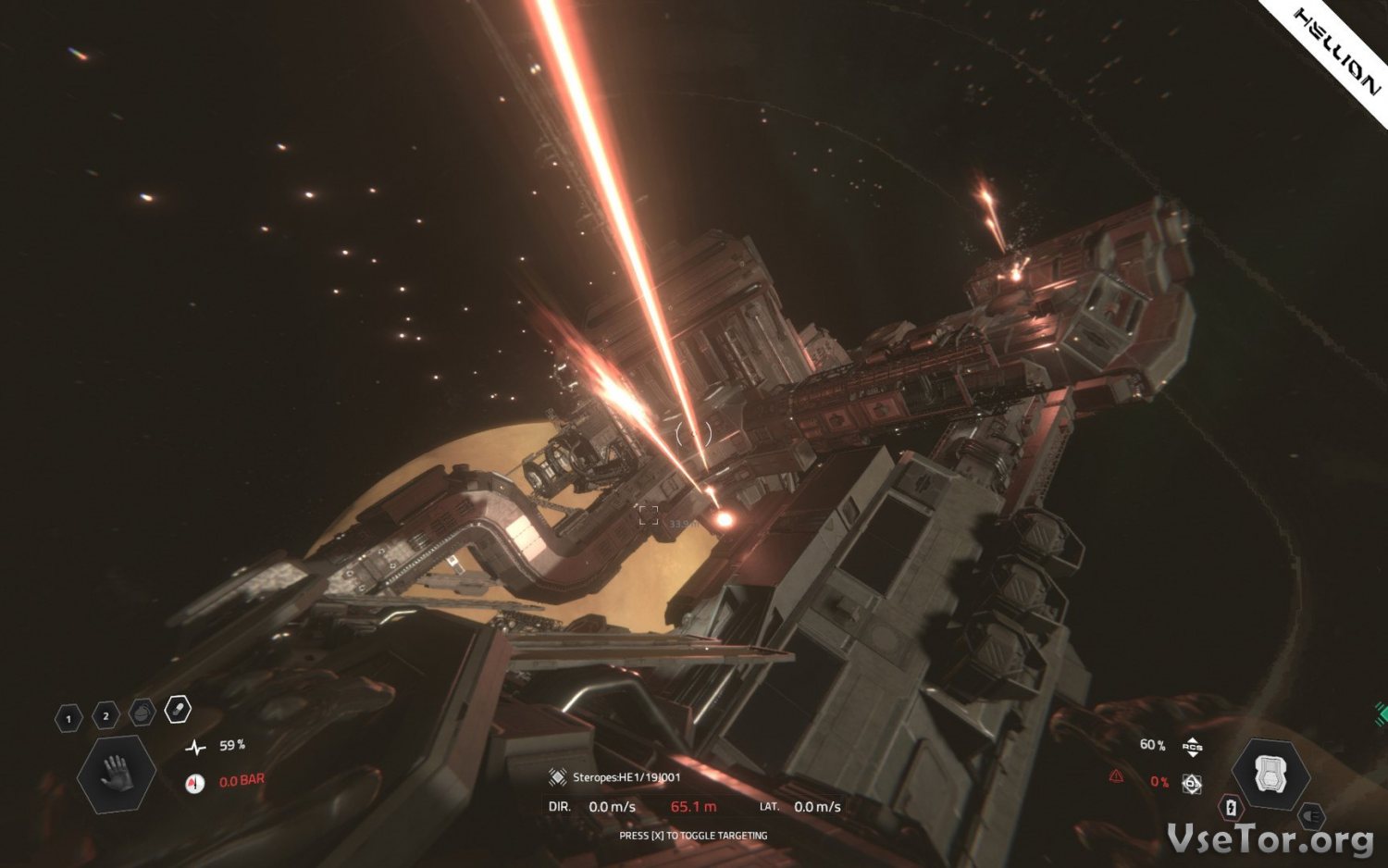This screenshot has width=1388, height=868.
Task: Select the highlighted pill item slot
Action: click(177, 709)
